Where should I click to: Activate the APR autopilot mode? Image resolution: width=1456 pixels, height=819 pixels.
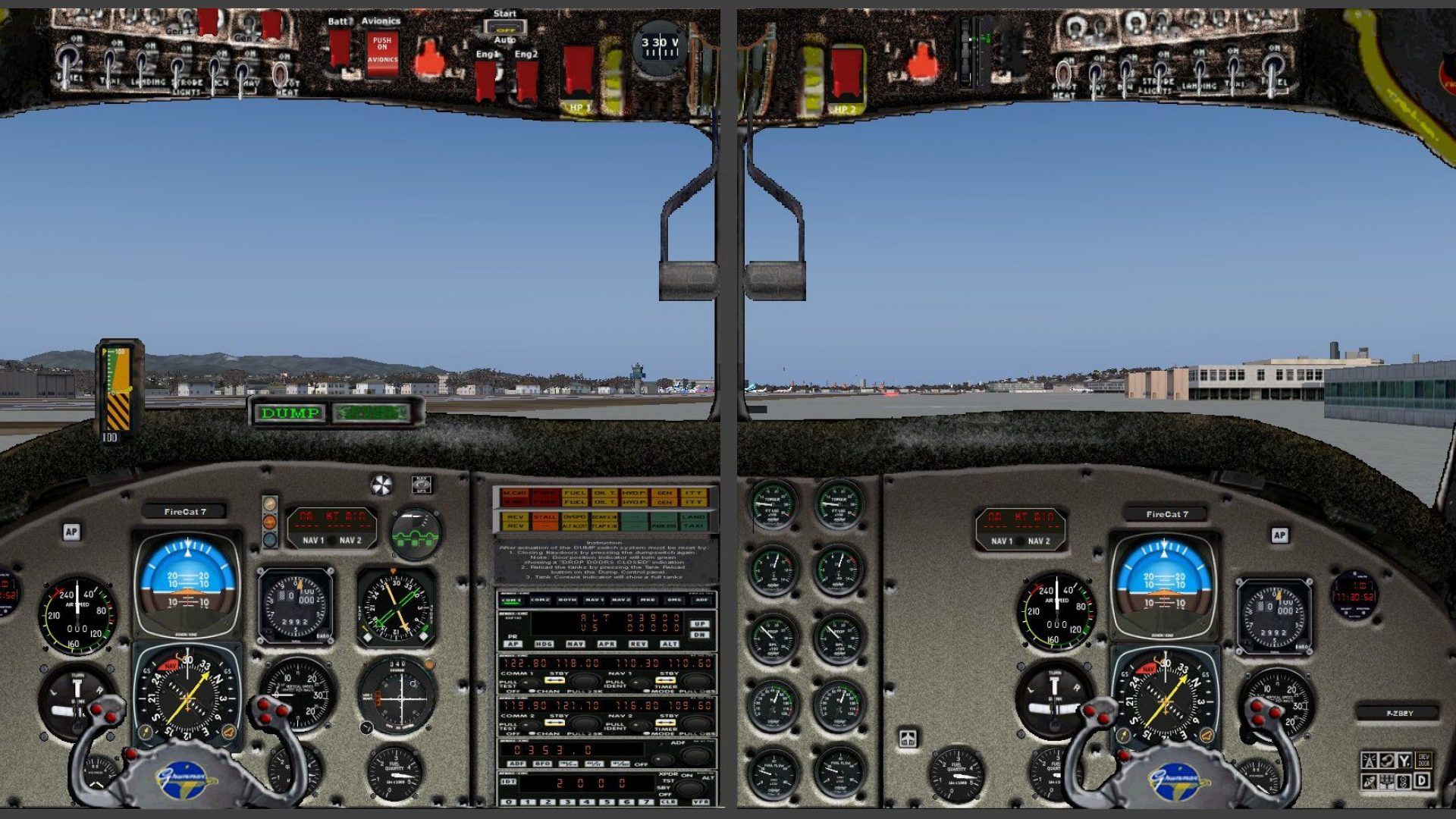tap(607, 644)
